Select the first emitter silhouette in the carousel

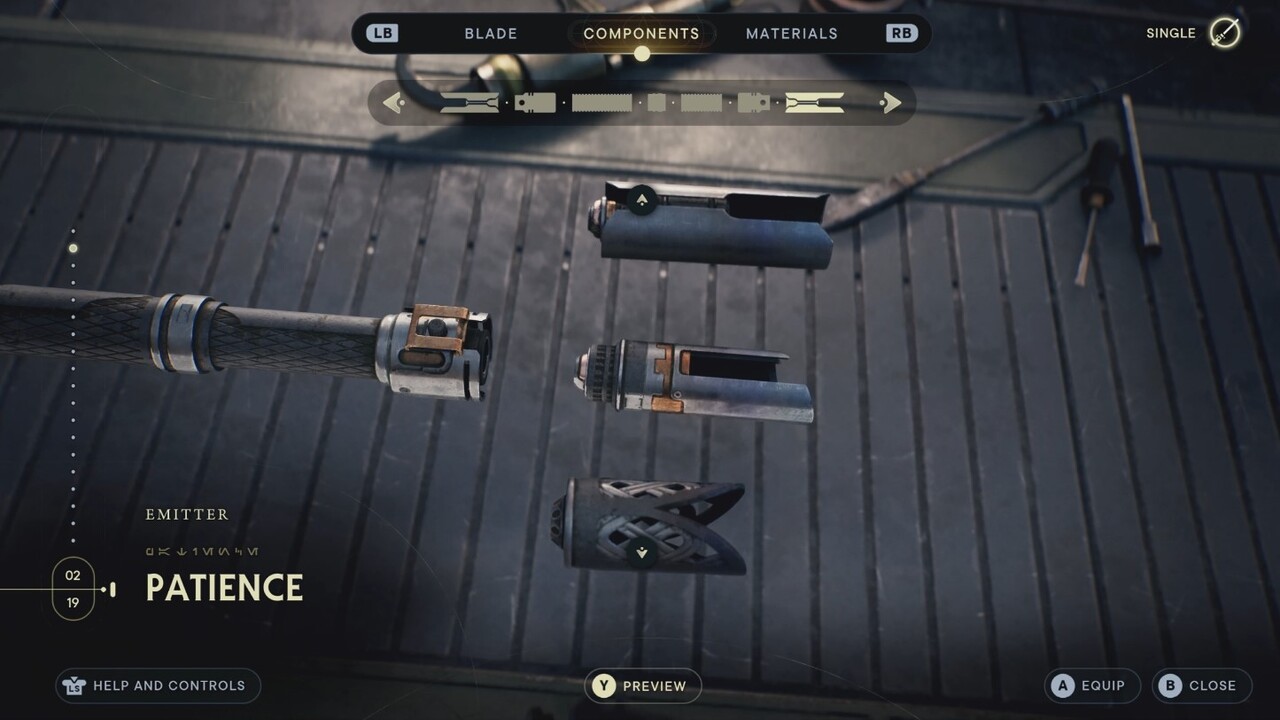coord(468,101)
